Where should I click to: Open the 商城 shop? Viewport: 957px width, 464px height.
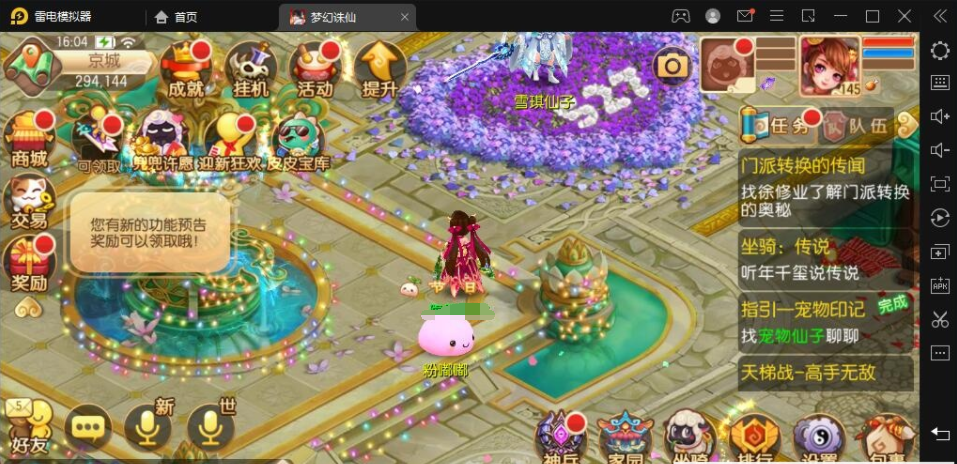point(29,140)
